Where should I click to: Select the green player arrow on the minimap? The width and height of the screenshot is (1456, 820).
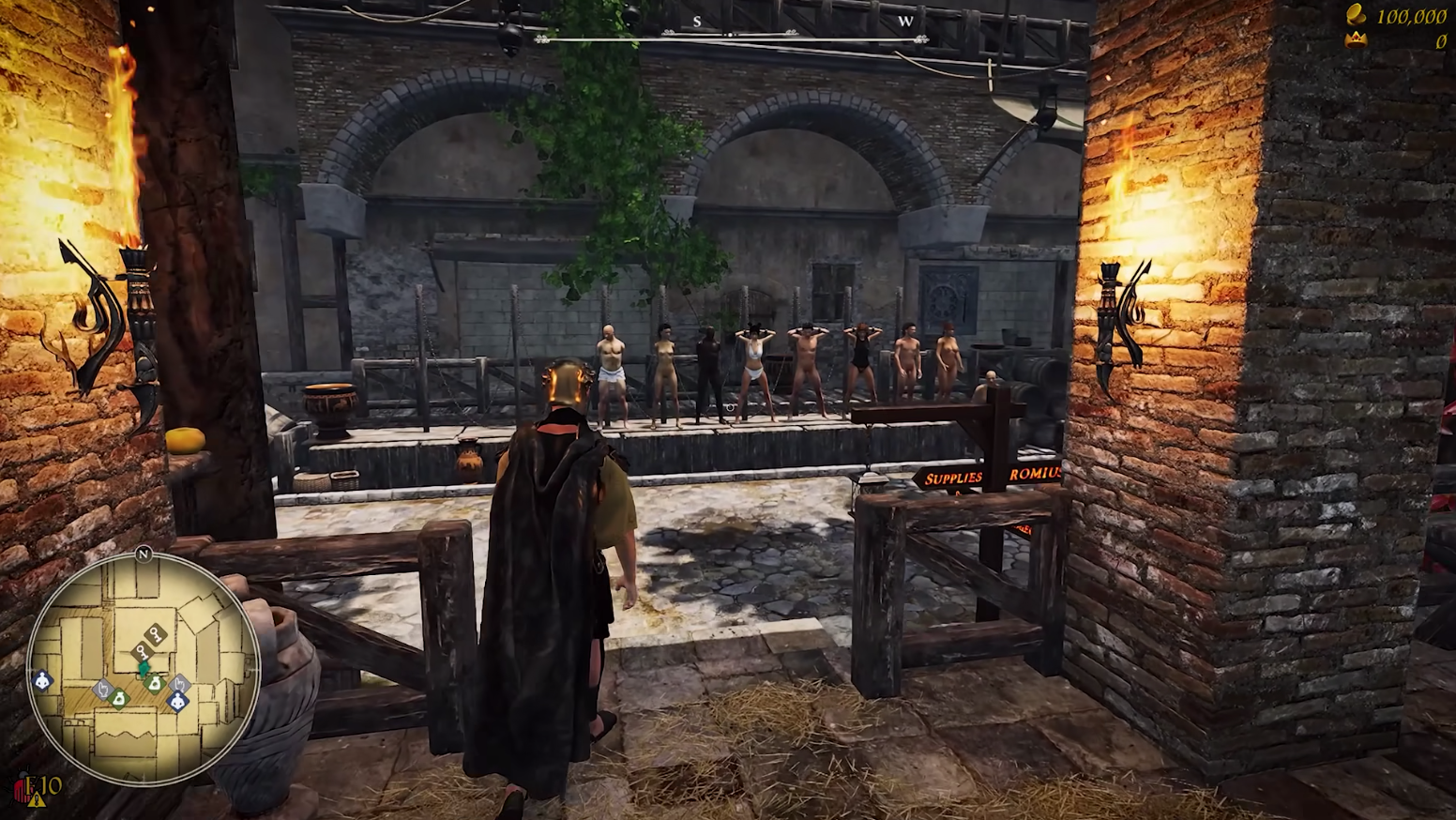(x=144, y=668)
